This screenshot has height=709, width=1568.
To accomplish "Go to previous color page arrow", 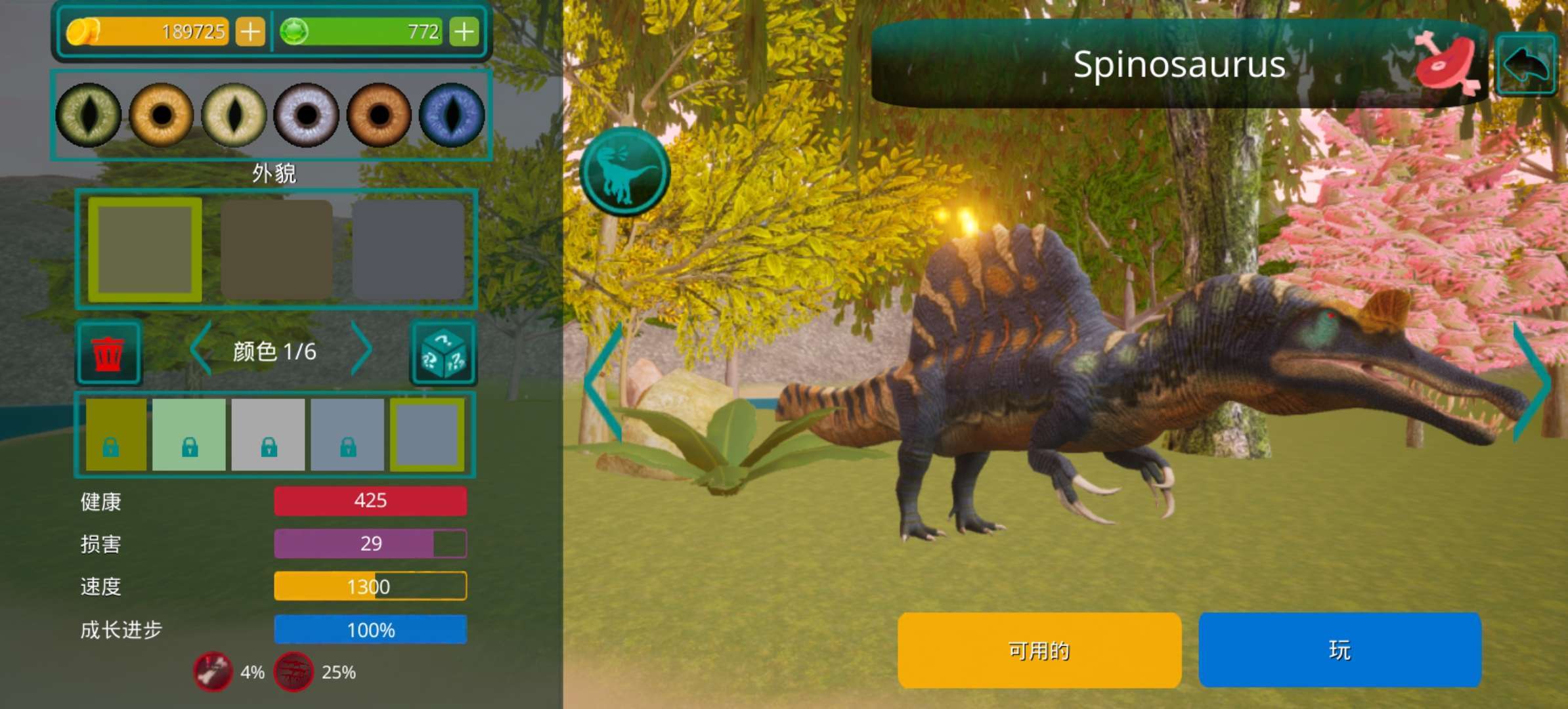I will point(201,349).
